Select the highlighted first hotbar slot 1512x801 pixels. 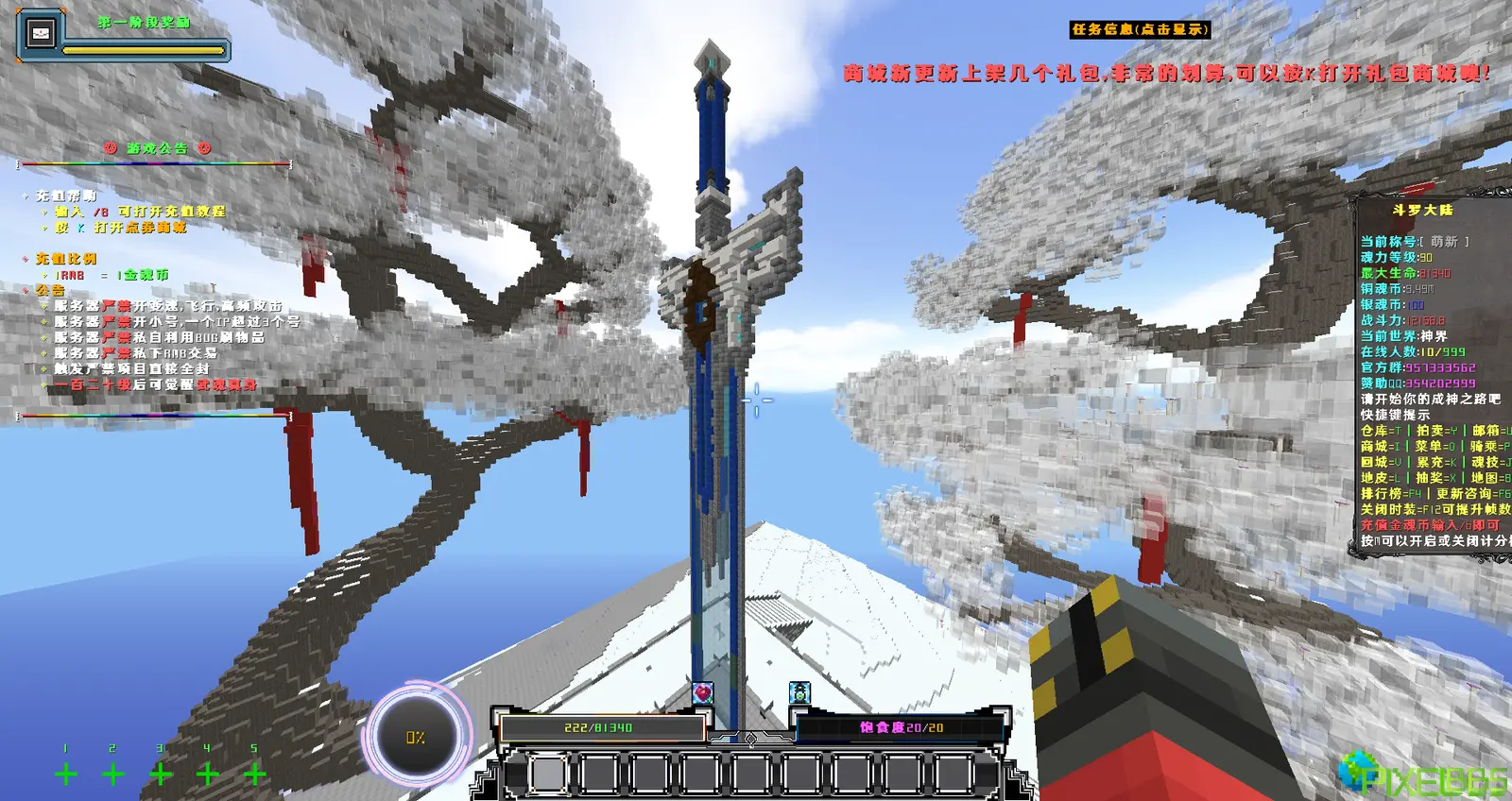[x=547, y=775]
